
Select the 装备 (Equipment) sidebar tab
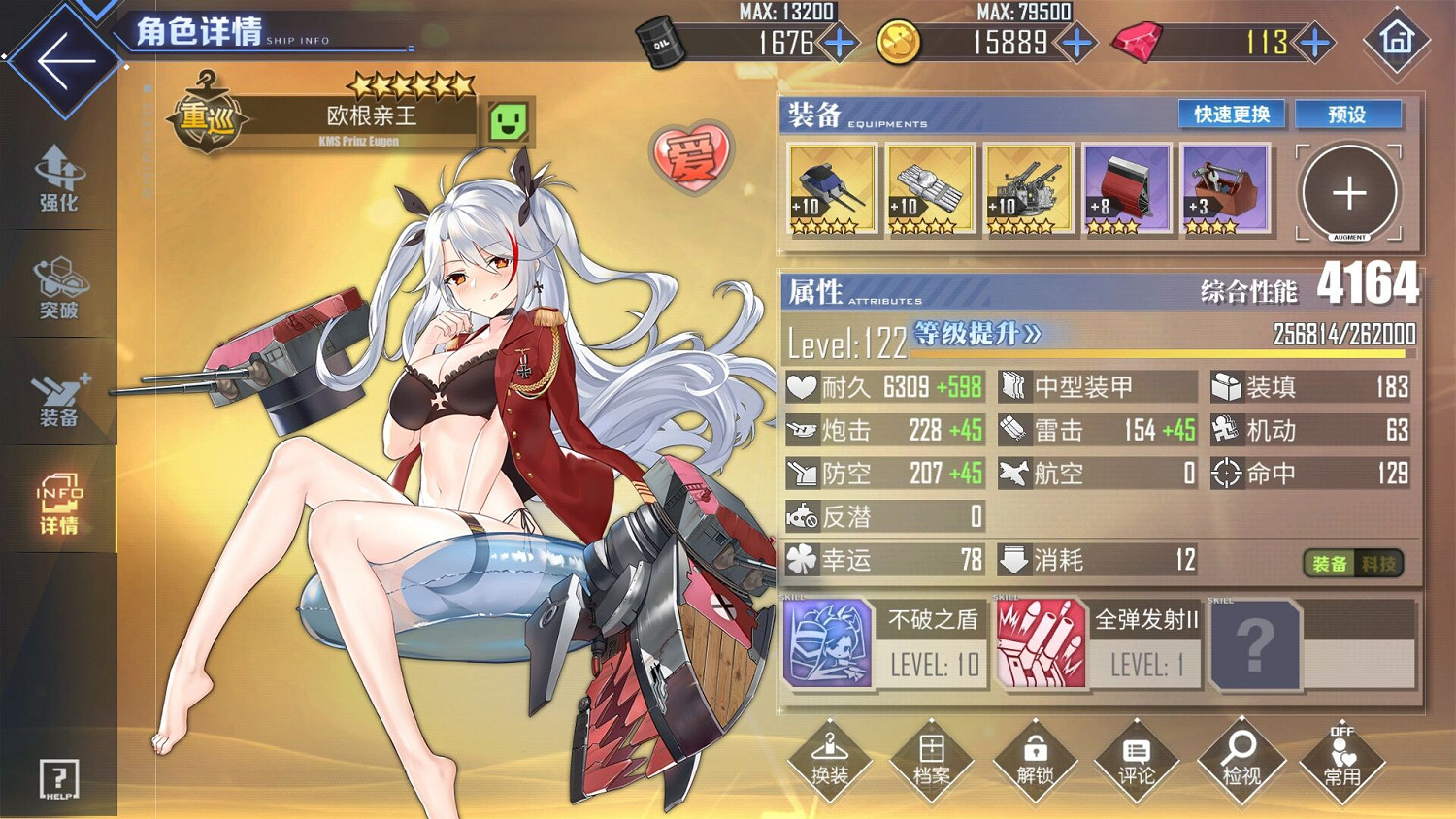[x=58, y=393]
